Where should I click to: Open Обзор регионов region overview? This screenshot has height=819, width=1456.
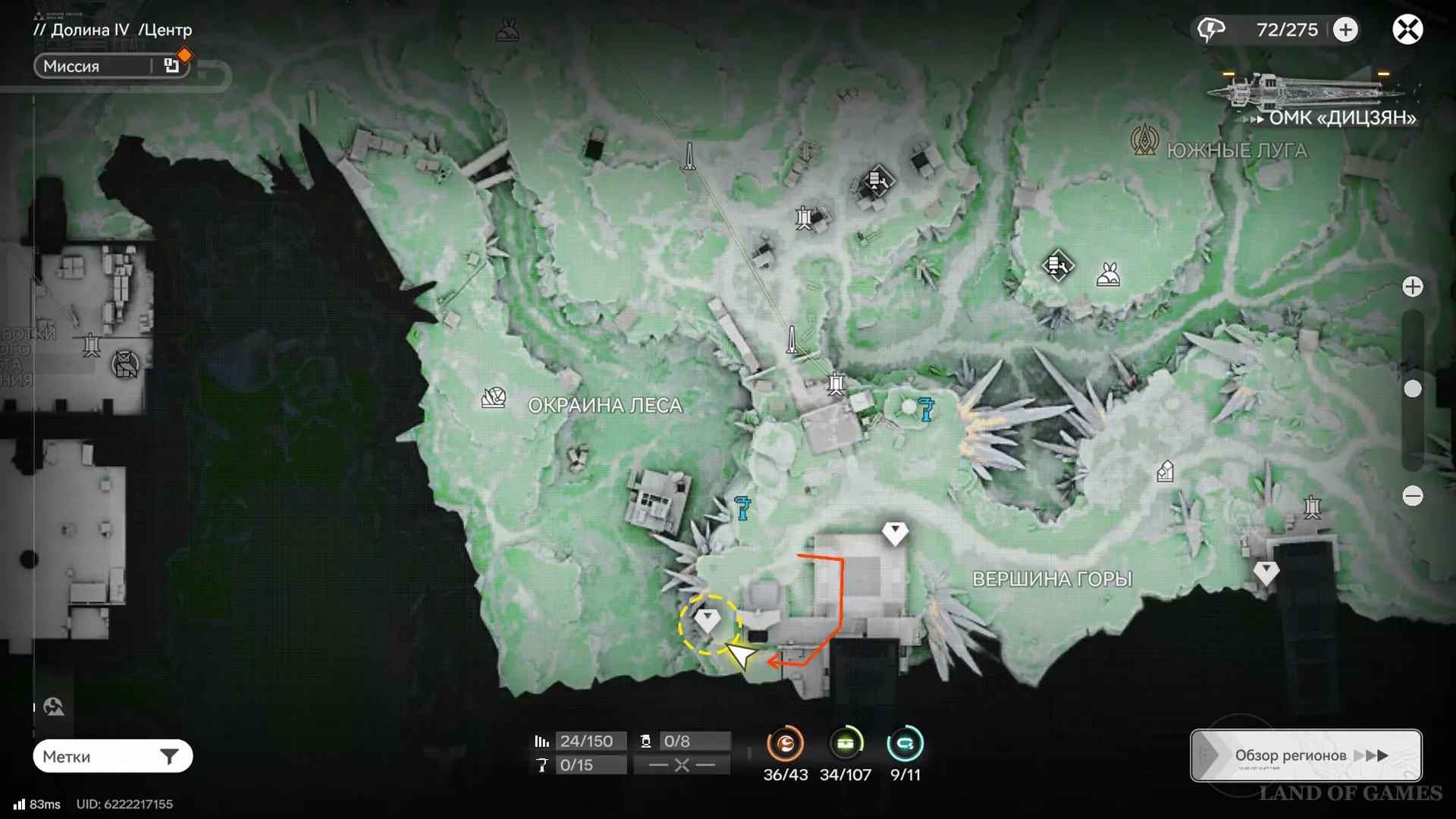point(1306,755)
